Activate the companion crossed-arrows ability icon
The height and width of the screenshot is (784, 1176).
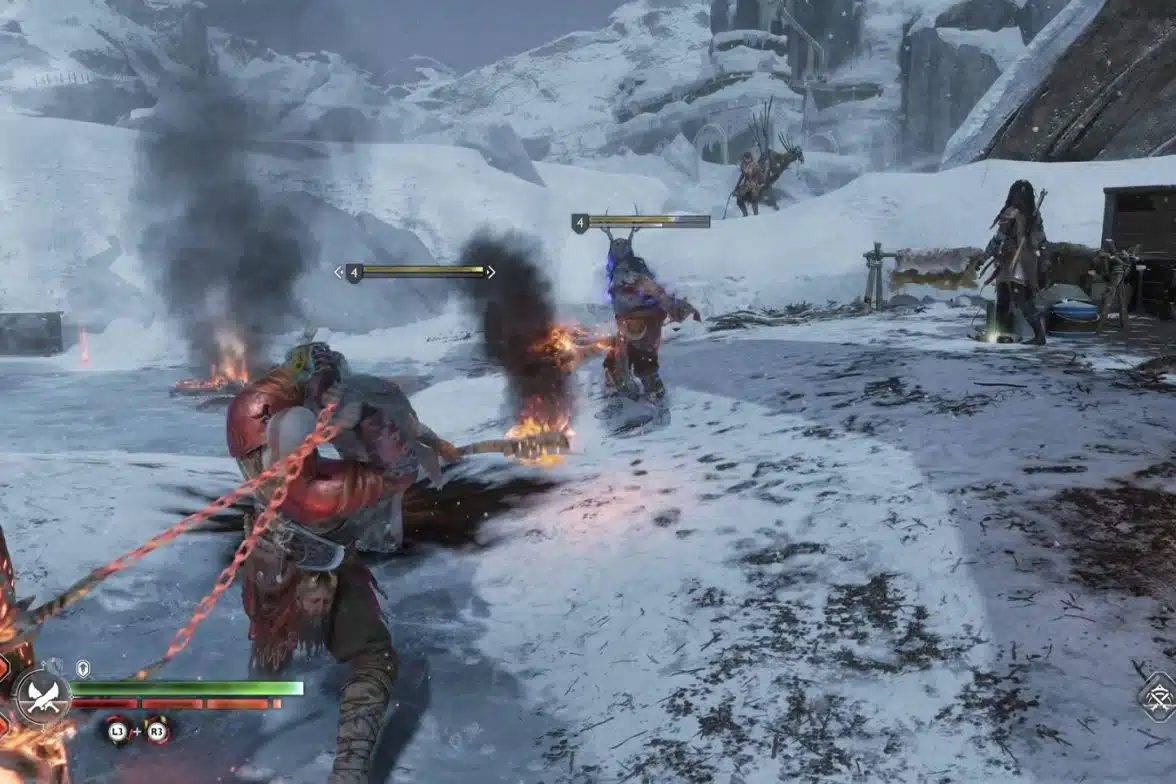click(x=1158, y=696)
